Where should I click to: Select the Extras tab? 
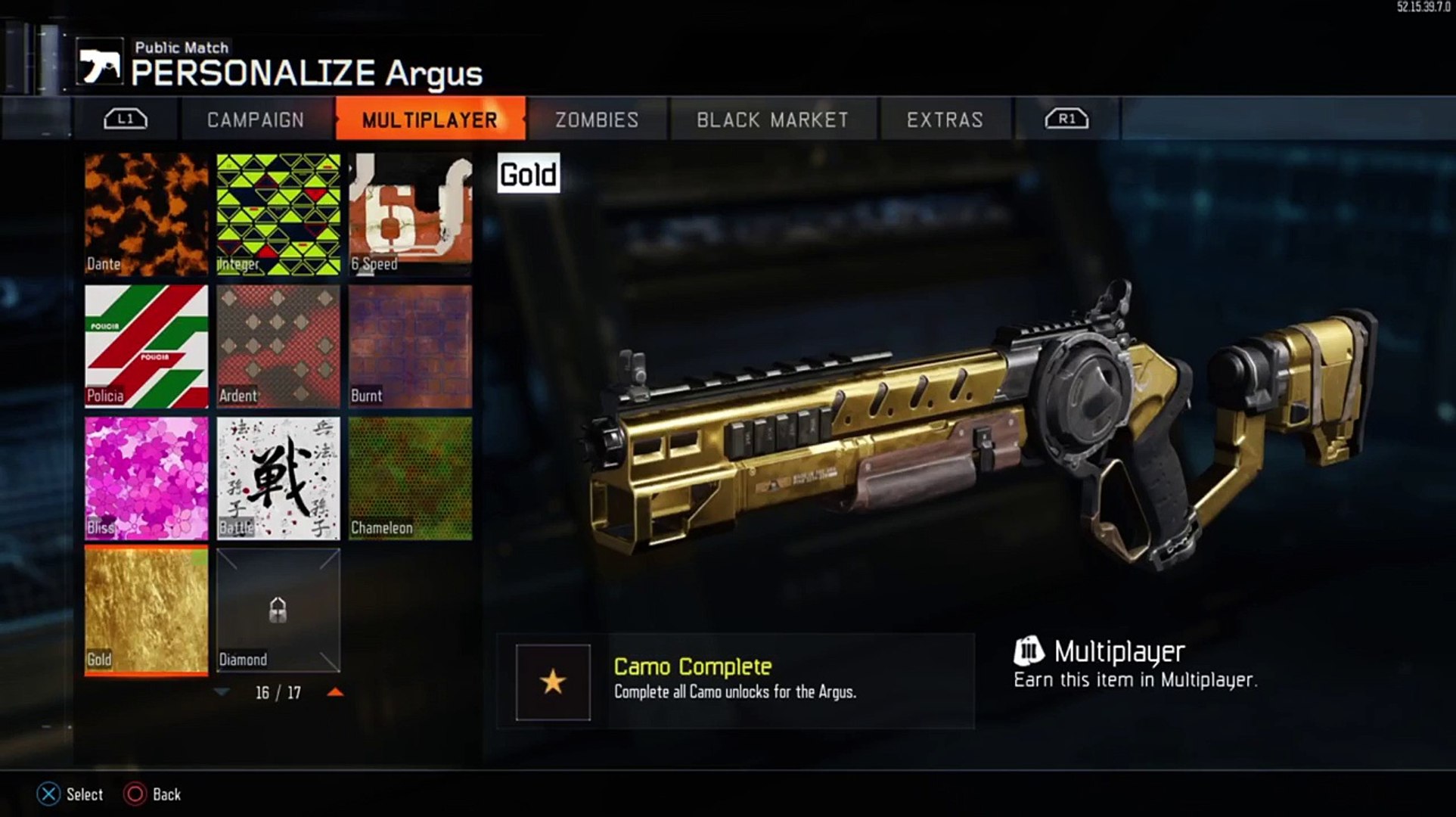pos(945,120)
